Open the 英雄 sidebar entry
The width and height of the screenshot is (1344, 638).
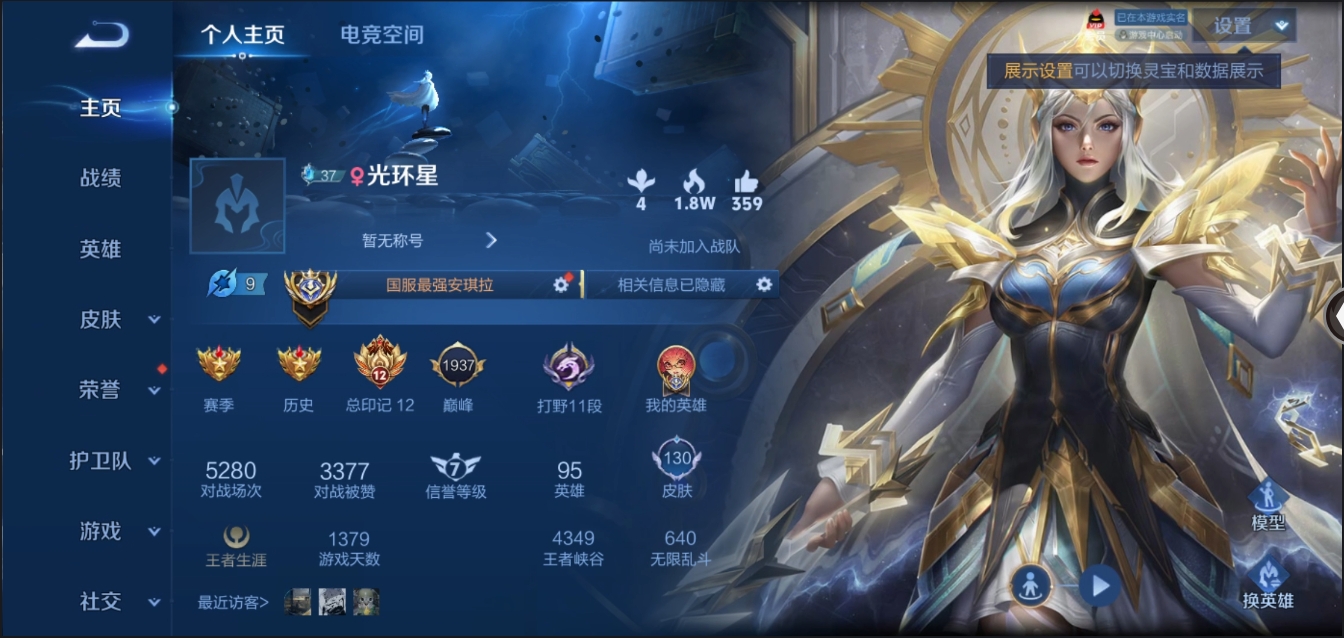pos(100,249)
